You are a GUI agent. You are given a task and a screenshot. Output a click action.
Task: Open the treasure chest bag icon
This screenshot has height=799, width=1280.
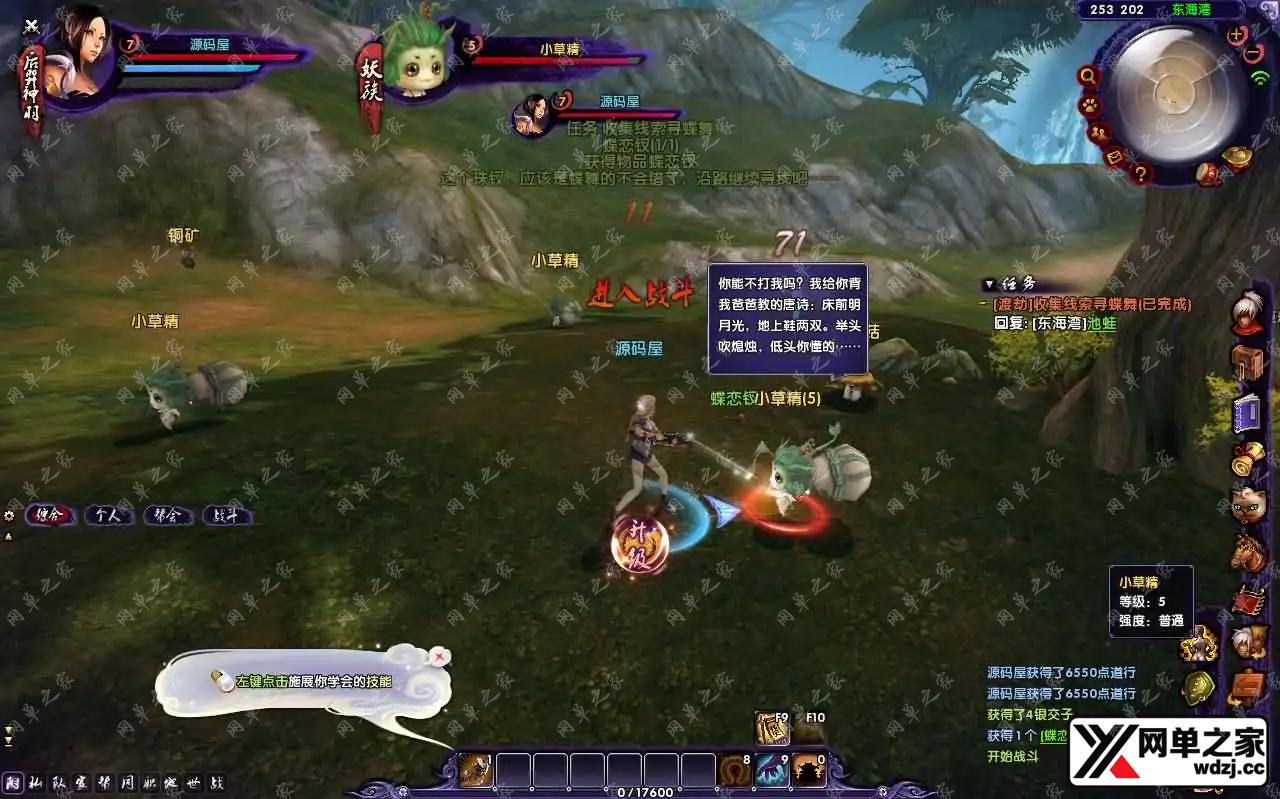pyautogui.click(x=1247, y=362)
